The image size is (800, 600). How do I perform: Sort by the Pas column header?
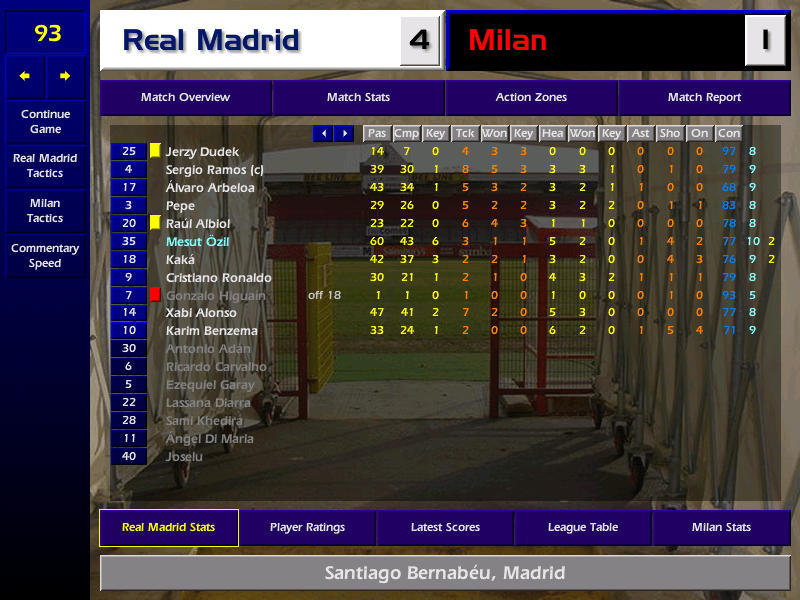(376, 133)
